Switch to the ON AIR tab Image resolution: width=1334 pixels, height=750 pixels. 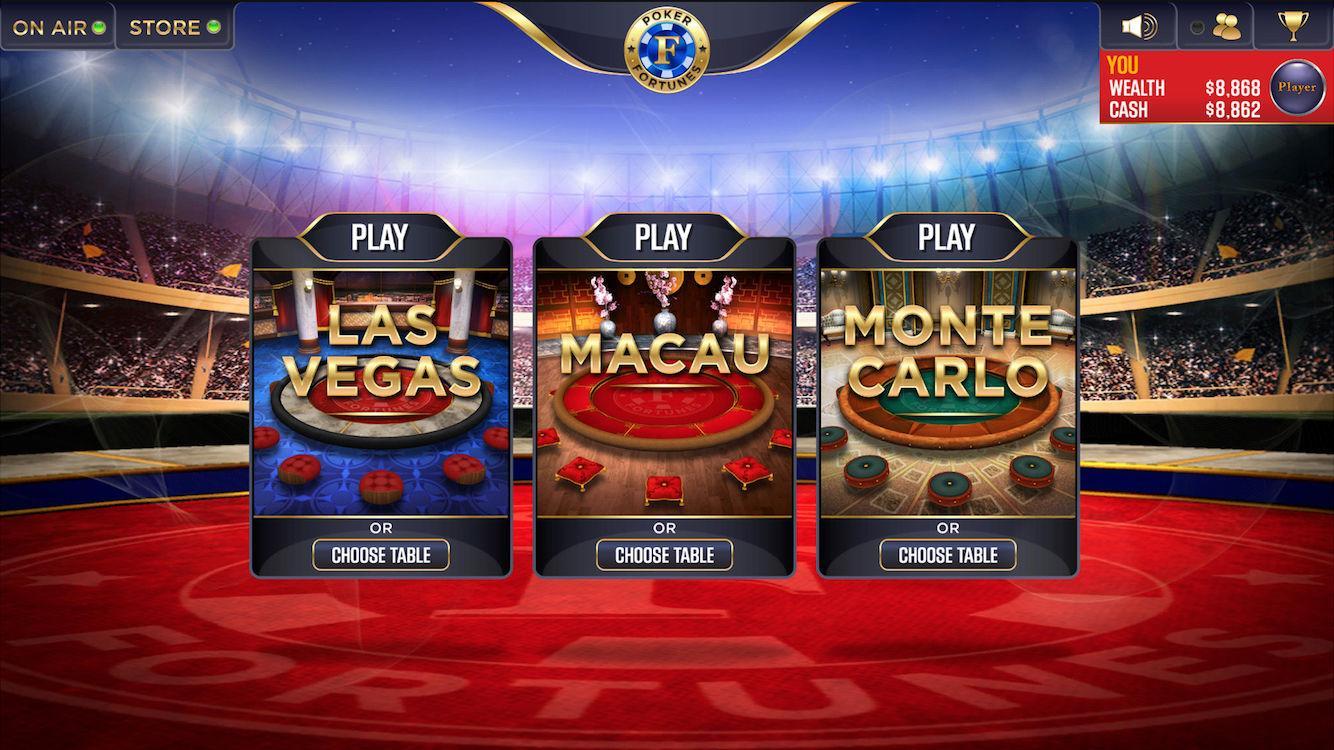(x=50, y=27)
